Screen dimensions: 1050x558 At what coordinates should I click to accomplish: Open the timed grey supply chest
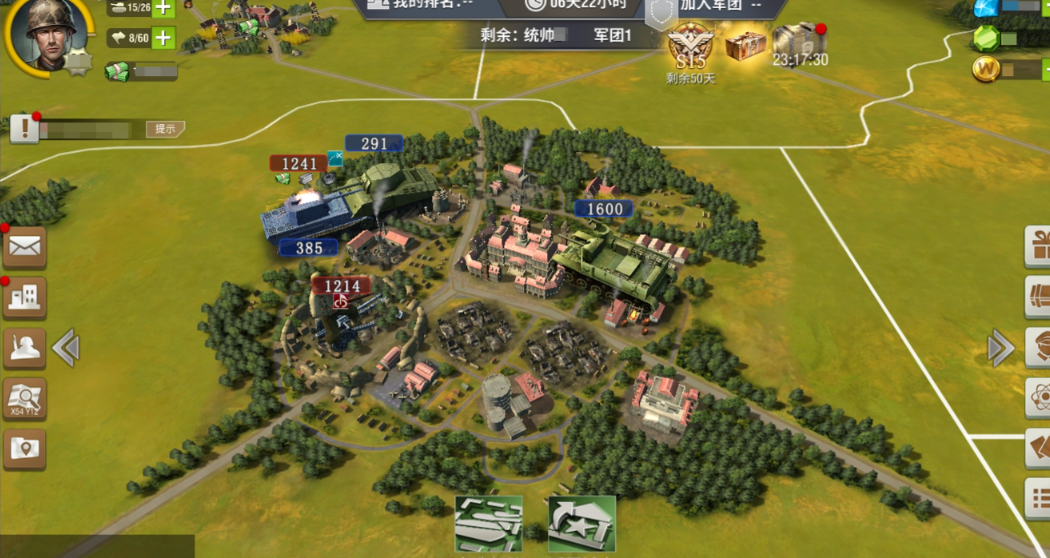(798, 42)
